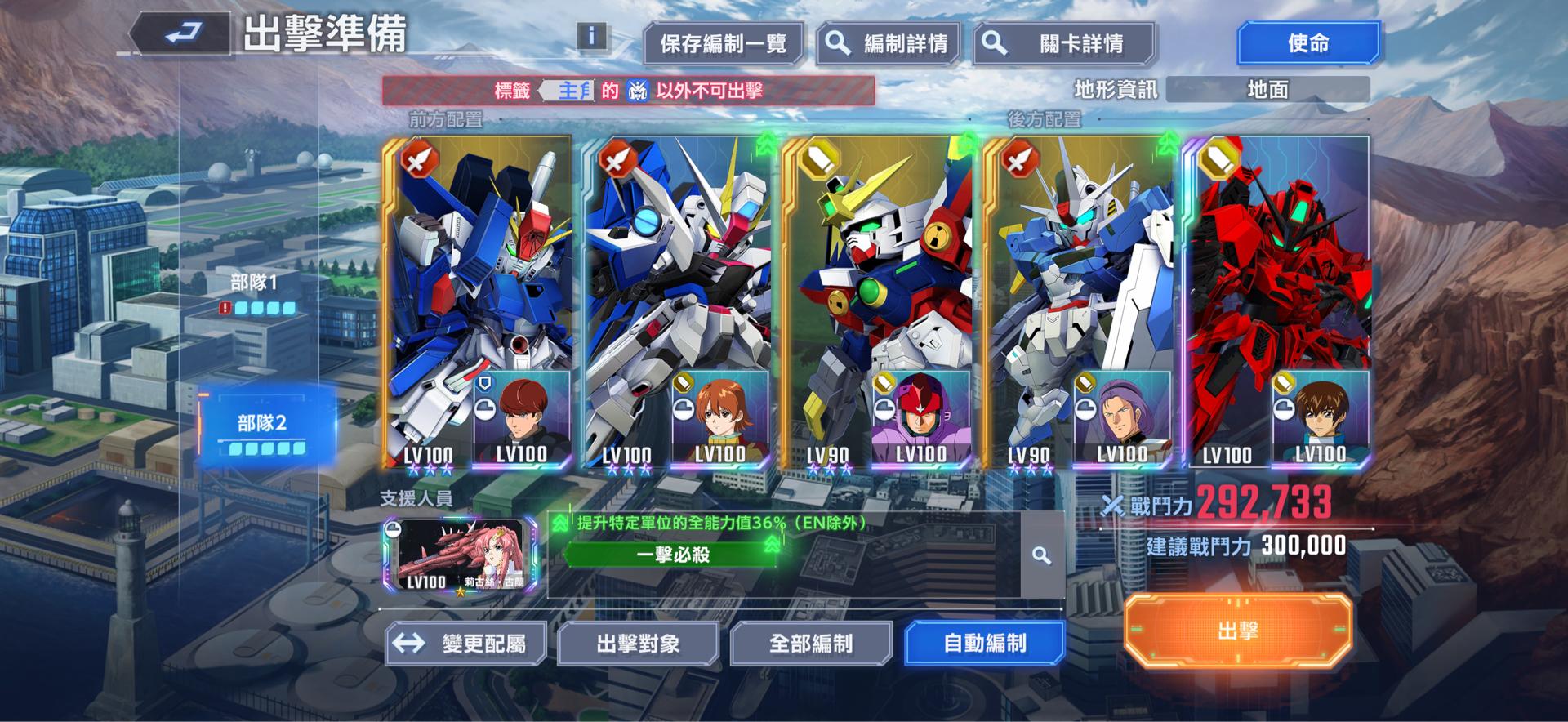Click 自動編制 to auto-assemble the team
The width and height of the screenshot is (1568, 722).
pos(986,644)
